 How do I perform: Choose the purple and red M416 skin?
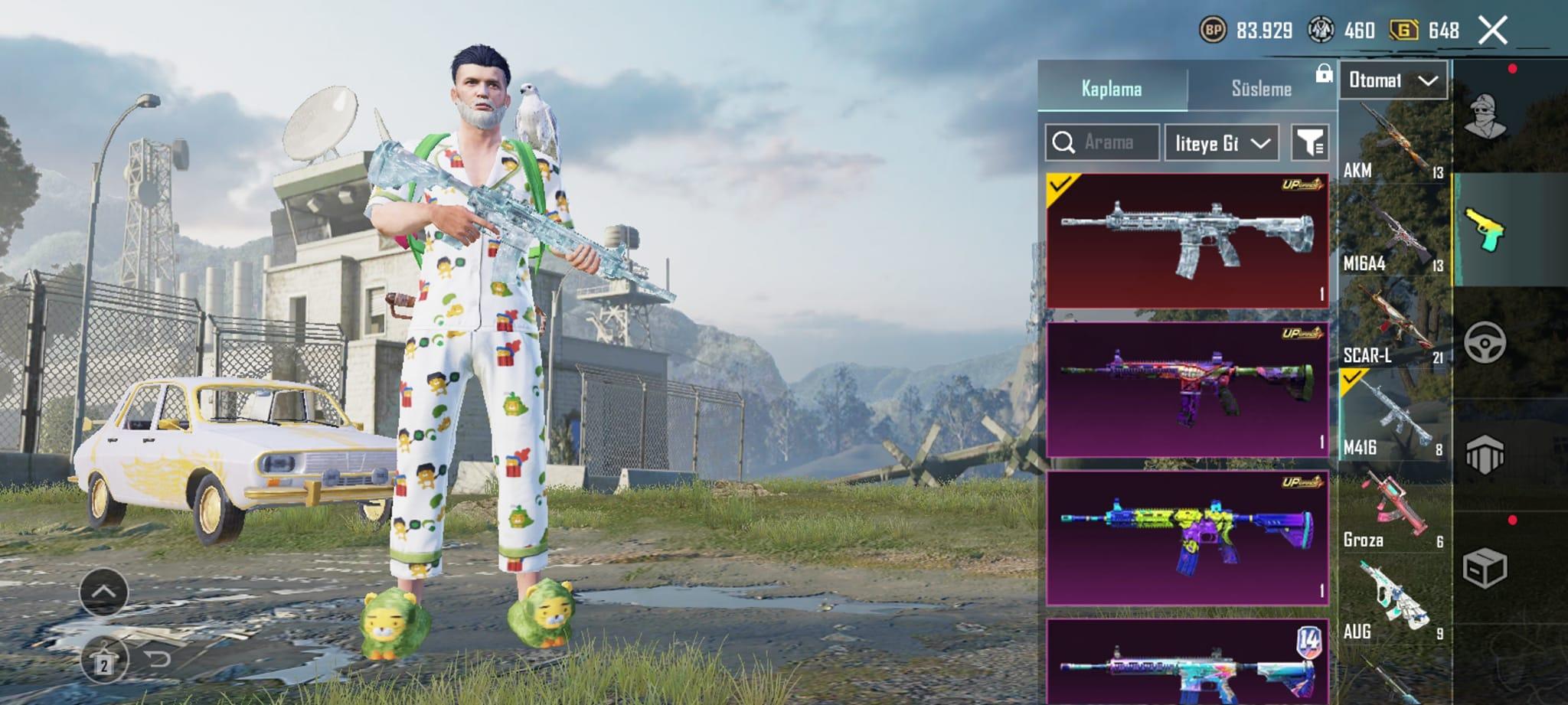pyautogui.click(x=1187, y=389)
